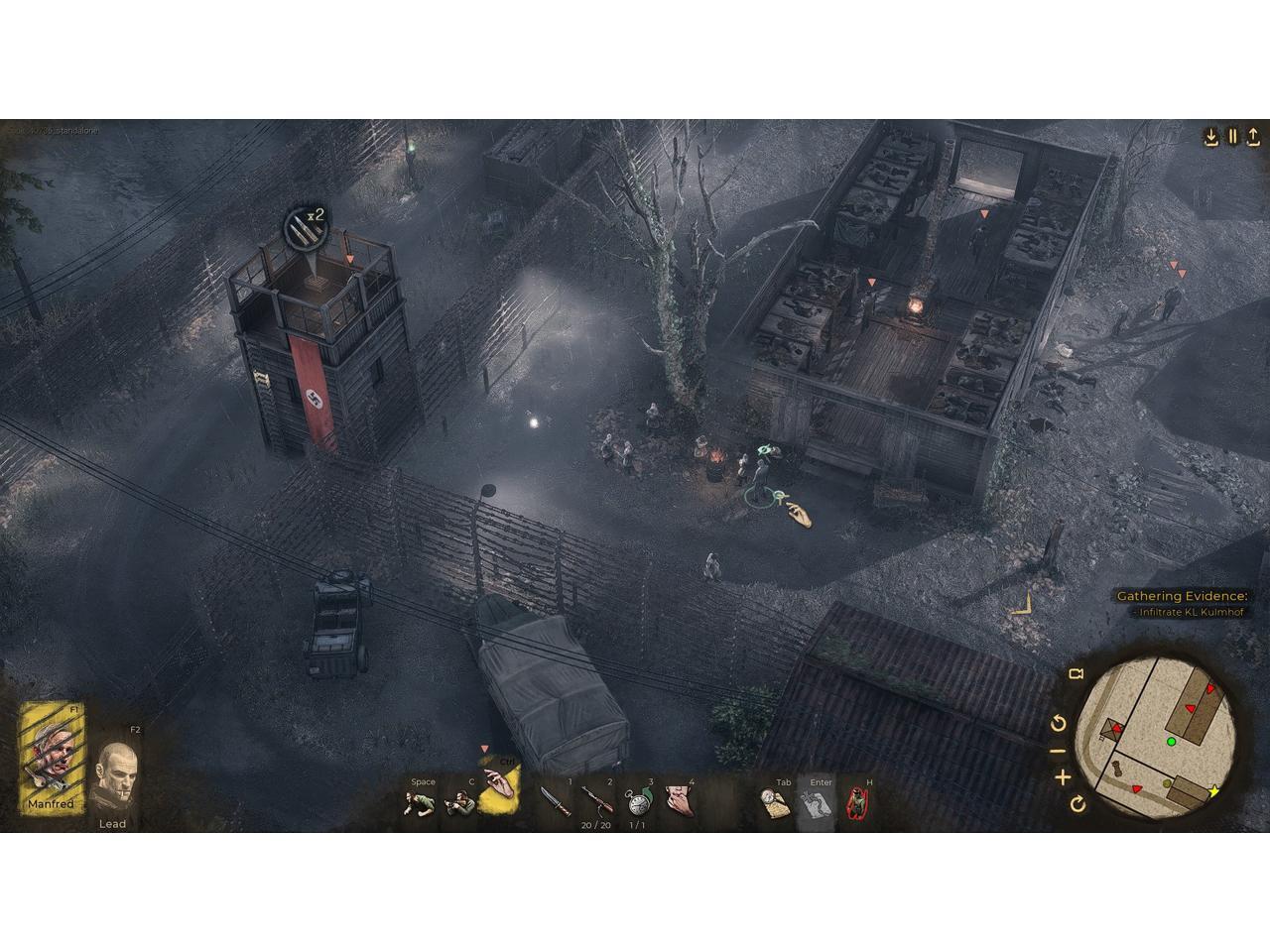This screenshot has height=952, width=1270.
Task: Zoom out with the minus button
Action: click(1058, 751)
